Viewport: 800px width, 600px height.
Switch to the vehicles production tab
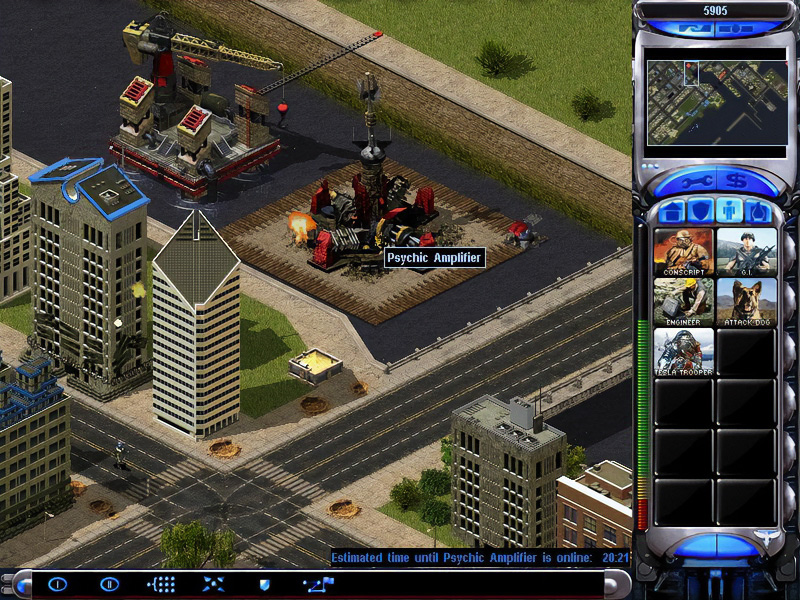click(757, 212)
